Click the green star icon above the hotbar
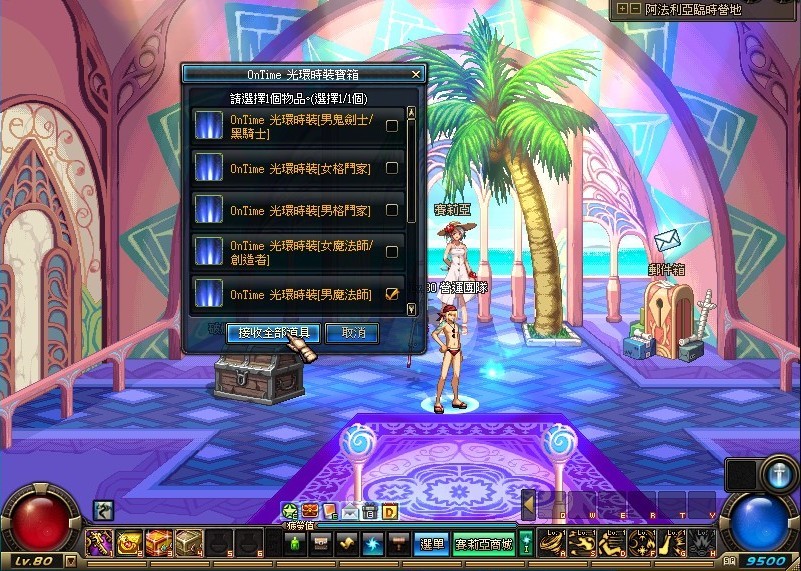This screenshot has width=801, height=571. click(x=290, y=512)
